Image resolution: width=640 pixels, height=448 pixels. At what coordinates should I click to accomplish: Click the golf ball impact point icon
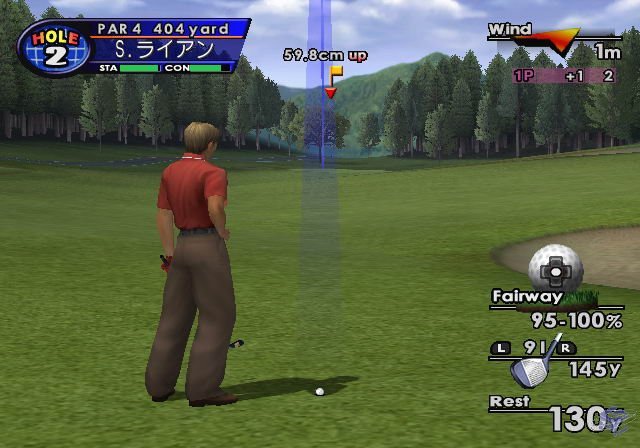(556, 266)
